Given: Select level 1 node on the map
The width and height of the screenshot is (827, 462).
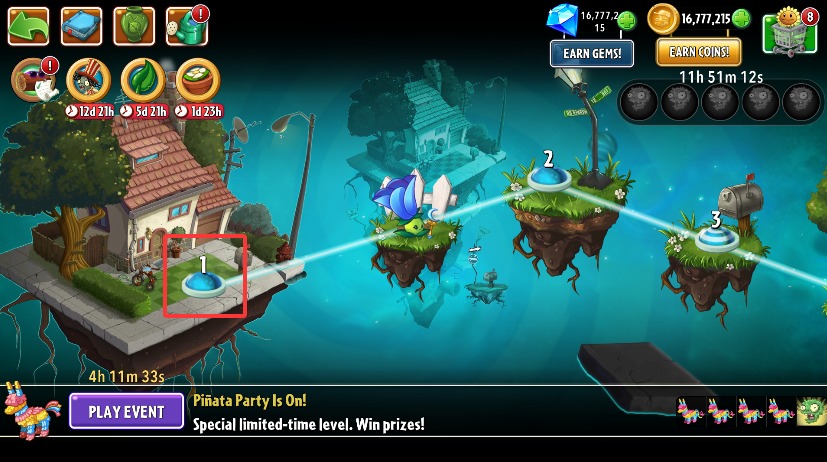Looking at the screenshot, I should 203,283.
